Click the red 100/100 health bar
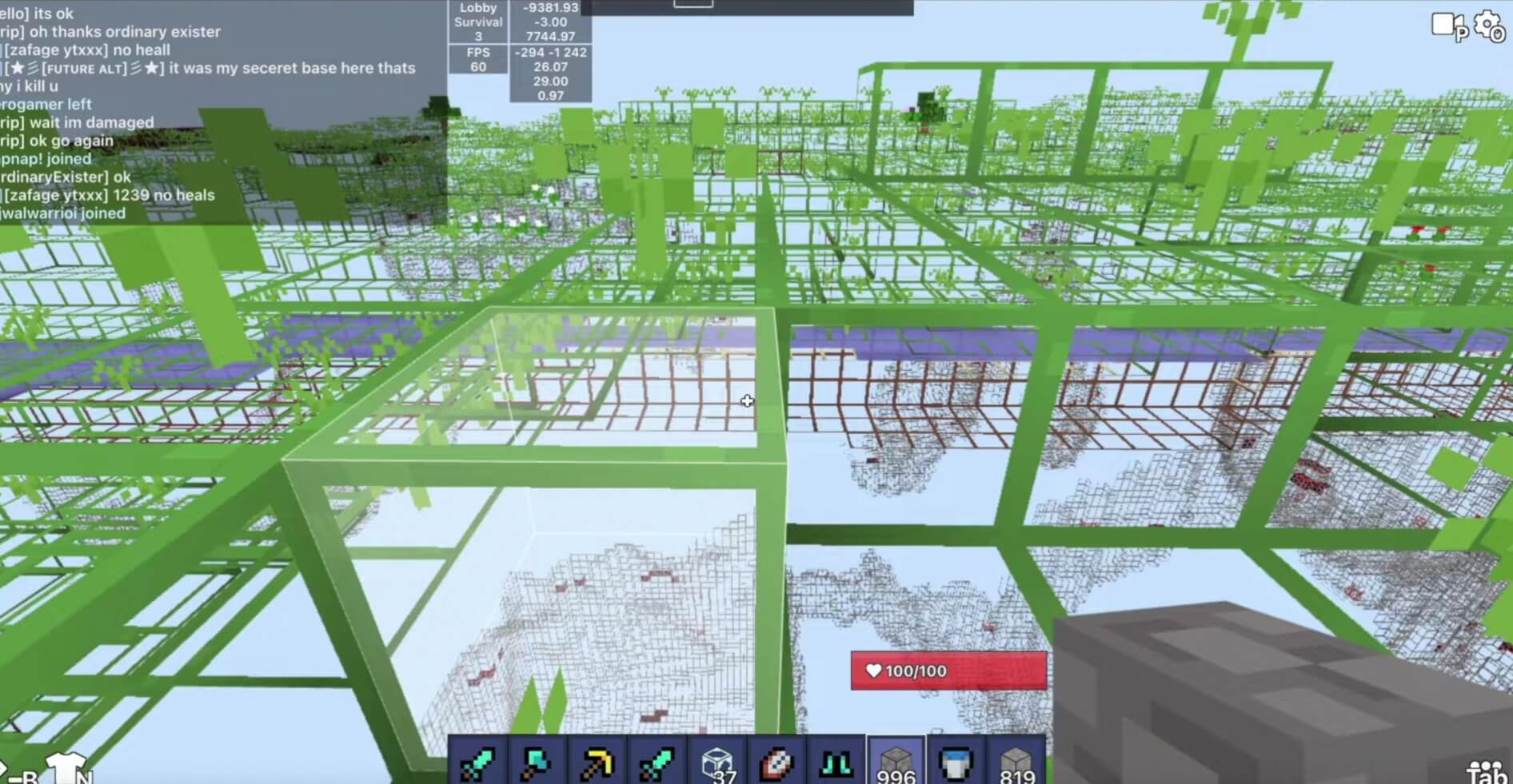 948,671
